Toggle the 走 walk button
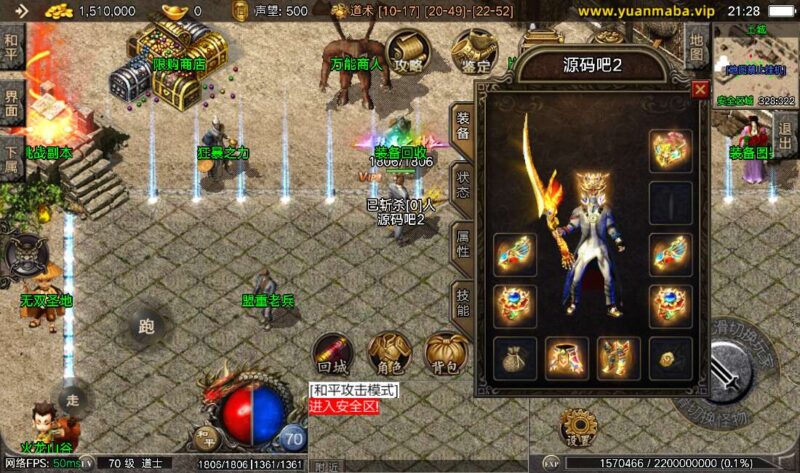 click(73, 400)
